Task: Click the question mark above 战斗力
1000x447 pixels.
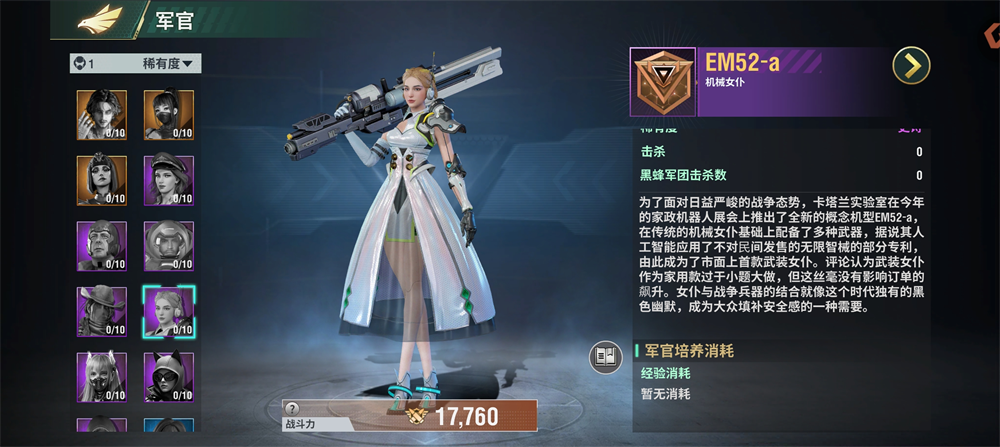Action: [291, 408]
